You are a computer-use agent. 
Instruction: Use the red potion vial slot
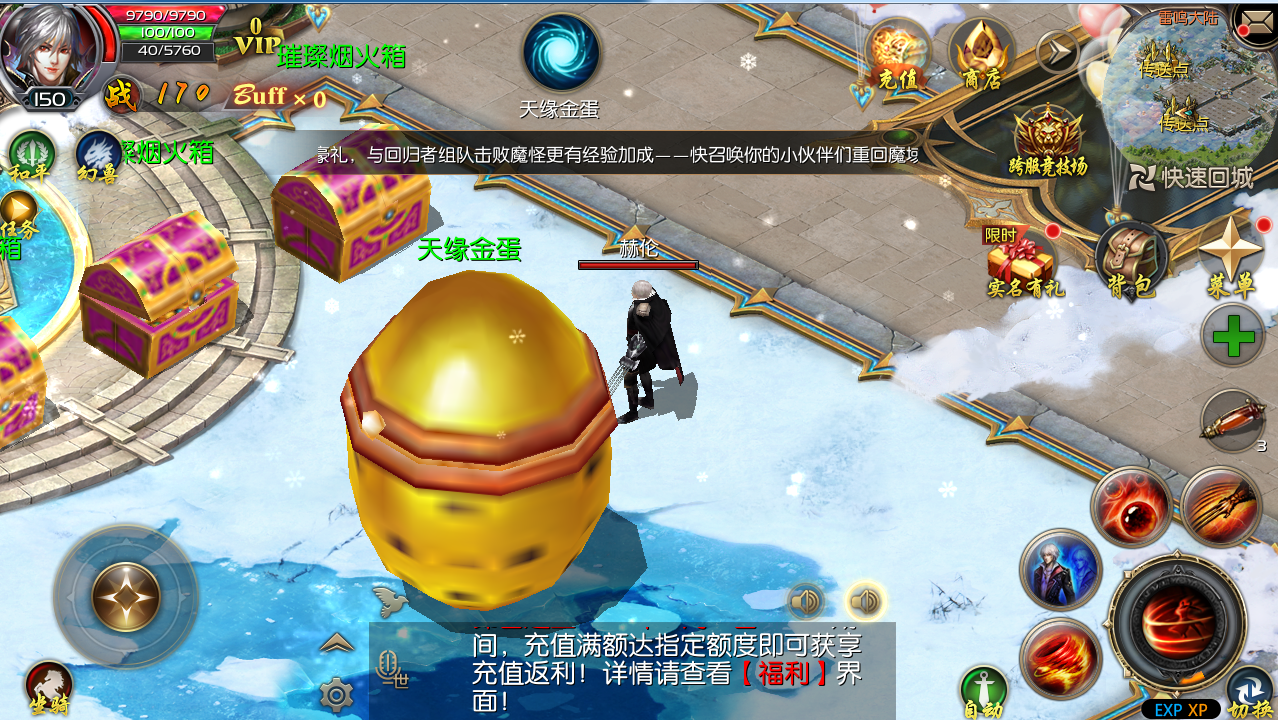[x=1232, y=421]
